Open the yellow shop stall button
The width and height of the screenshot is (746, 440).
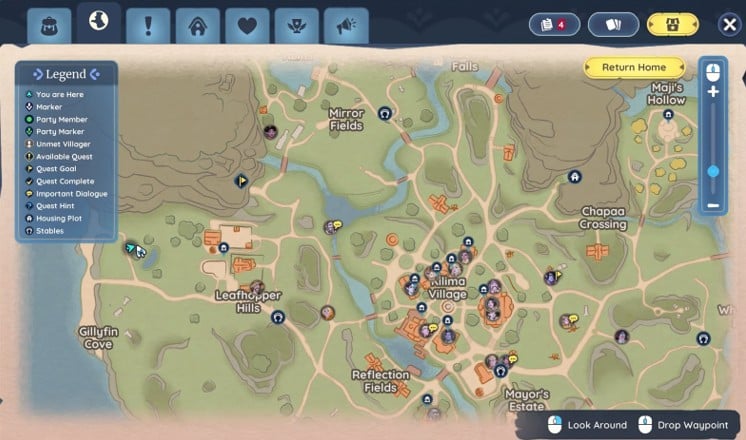pyautogui.click(x=673, y=24)
